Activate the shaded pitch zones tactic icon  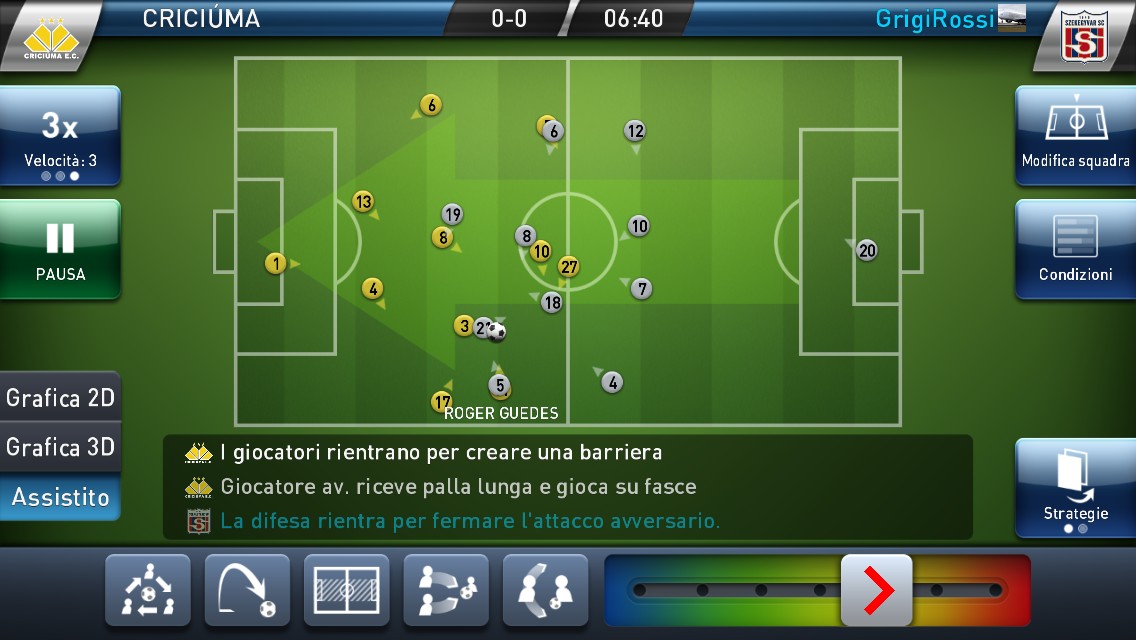click(346, 591)
